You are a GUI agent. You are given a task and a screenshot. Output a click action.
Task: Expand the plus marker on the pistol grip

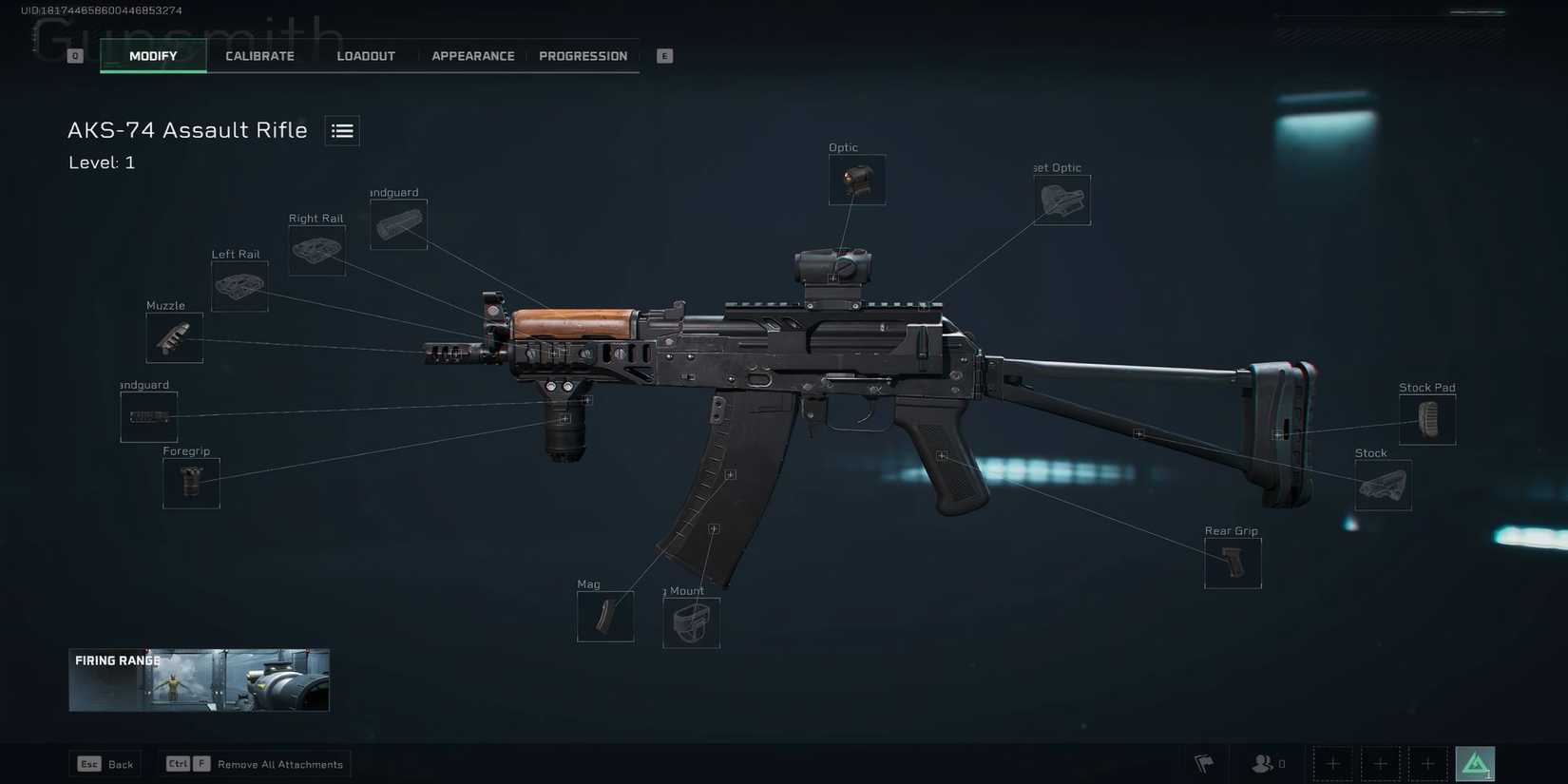(940, 455)
